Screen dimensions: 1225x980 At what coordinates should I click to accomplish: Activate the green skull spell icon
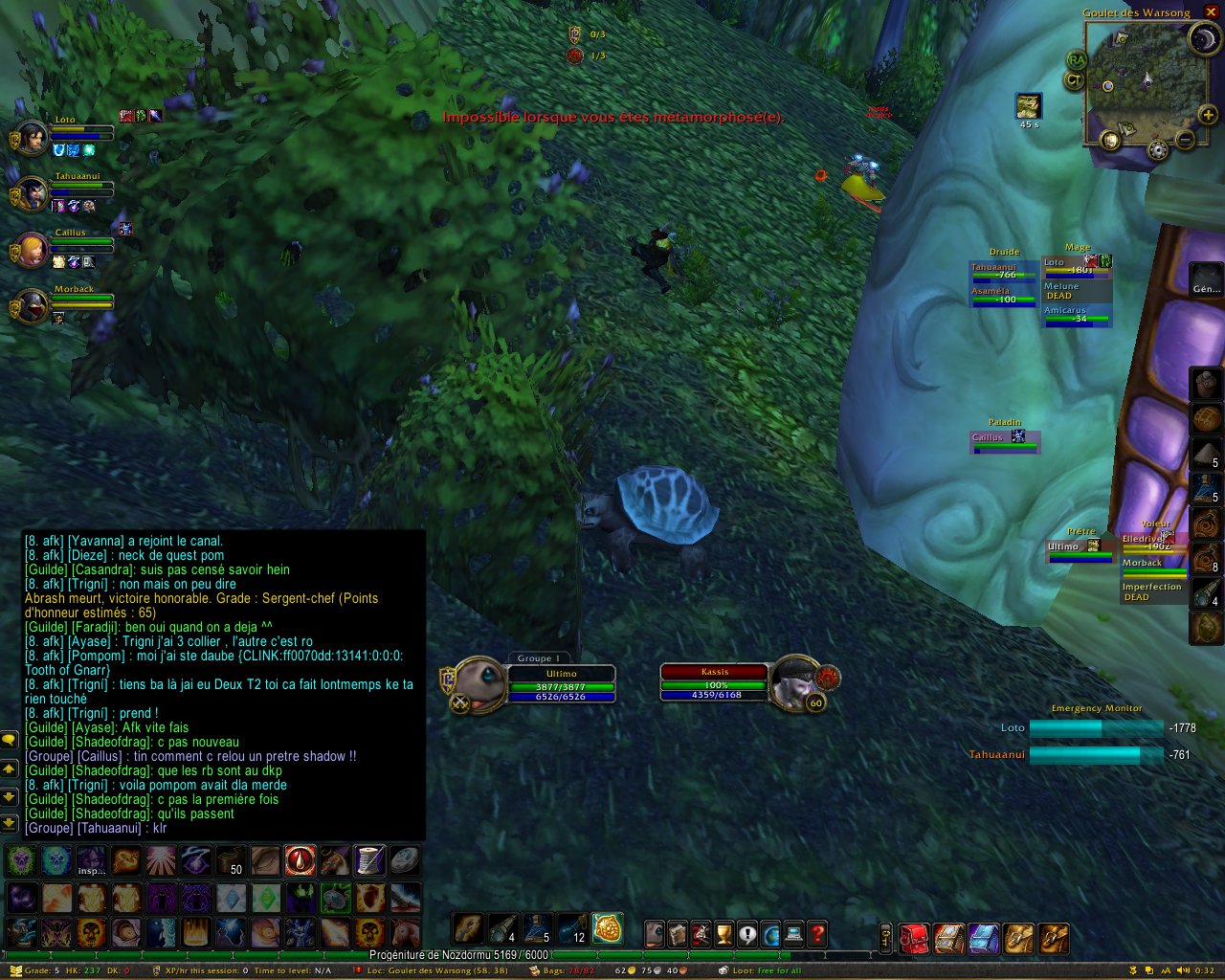(21, 860)
